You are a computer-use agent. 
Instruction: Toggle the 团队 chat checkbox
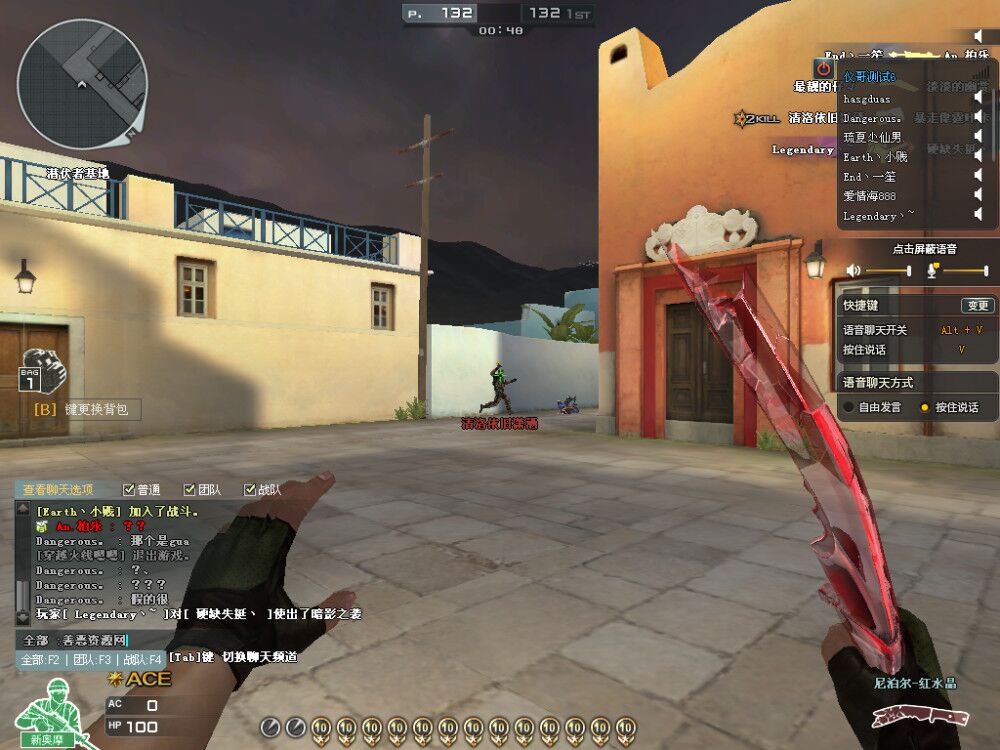click(189, 490)
